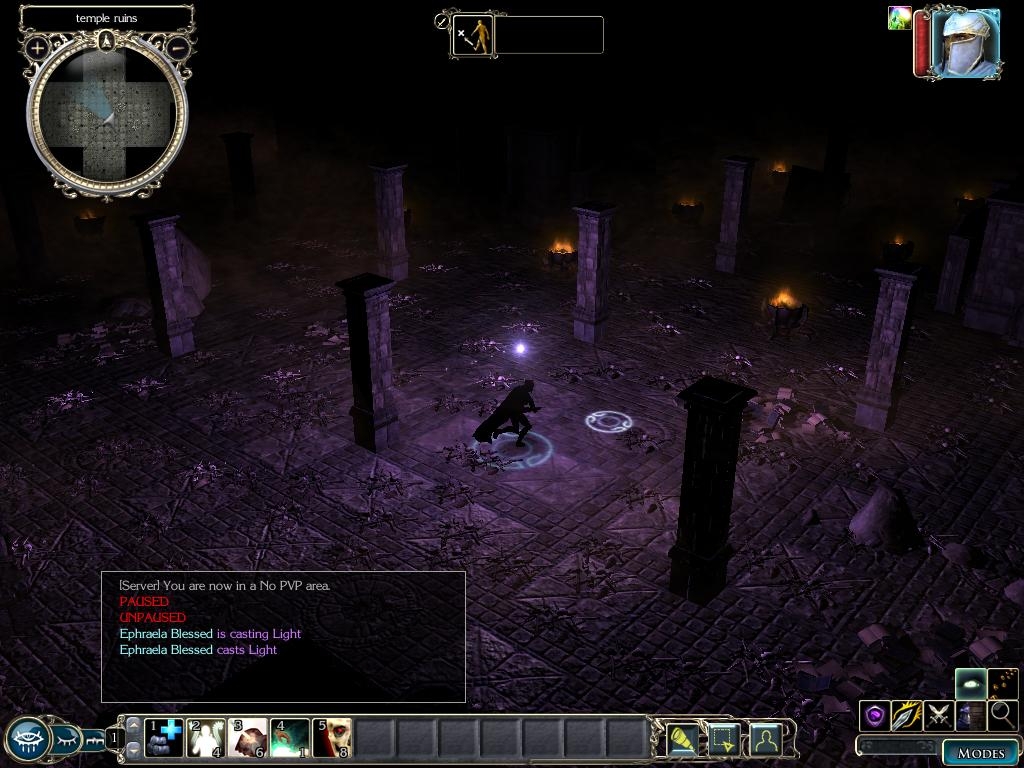1024x768 pixels.
Task: Select the helmeted character portrait
Action: (x=963, y=42)
